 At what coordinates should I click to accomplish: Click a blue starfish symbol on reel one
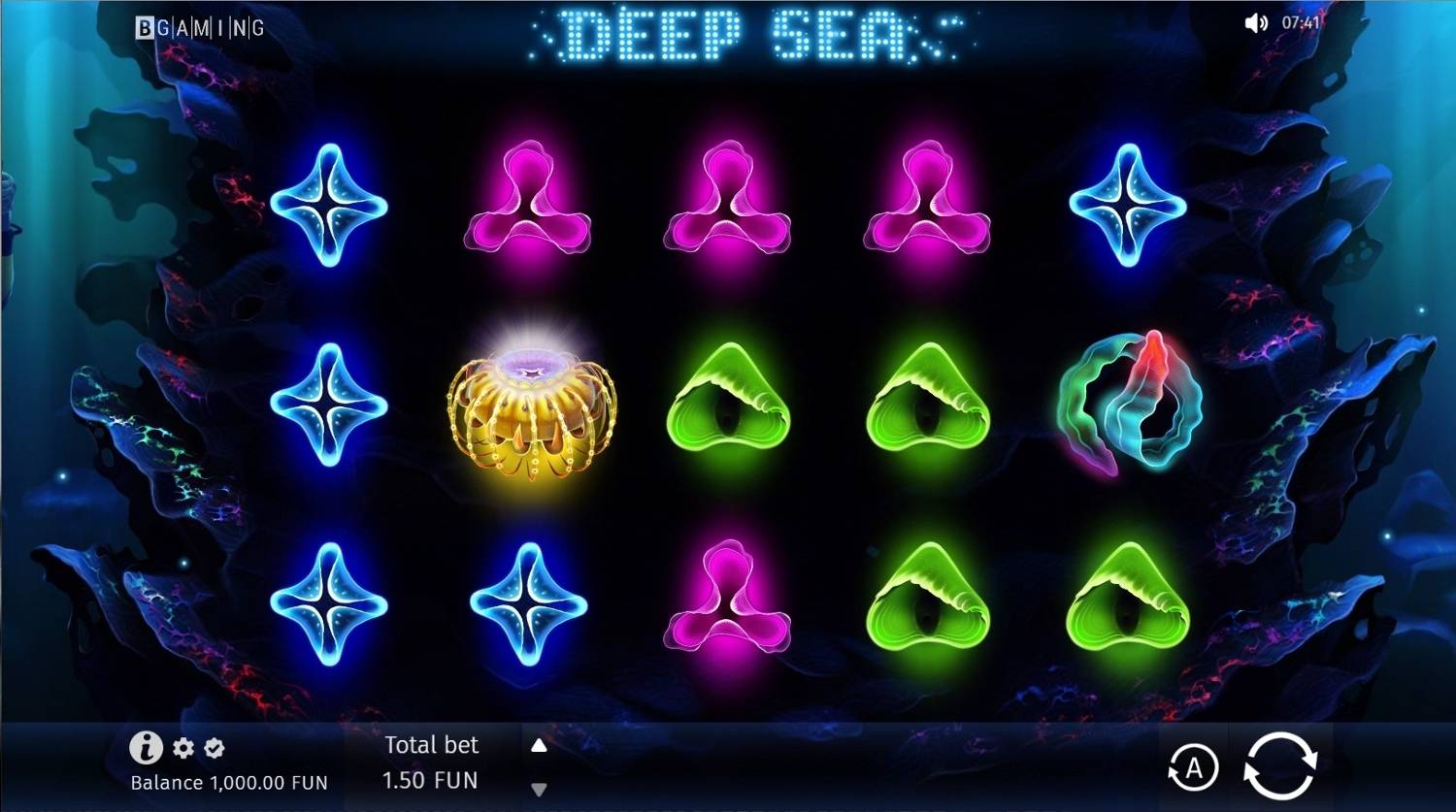[x=330, y=206]
